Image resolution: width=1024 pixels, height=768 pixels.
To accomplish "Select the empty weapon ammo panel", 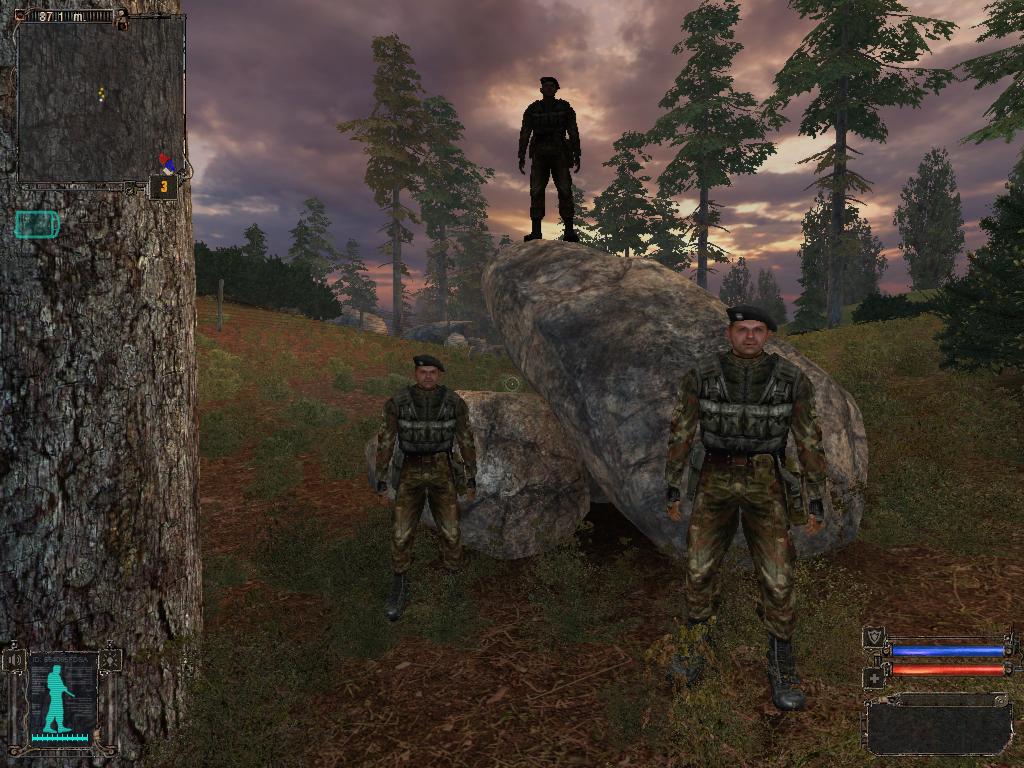I will (x=938, y=725).
